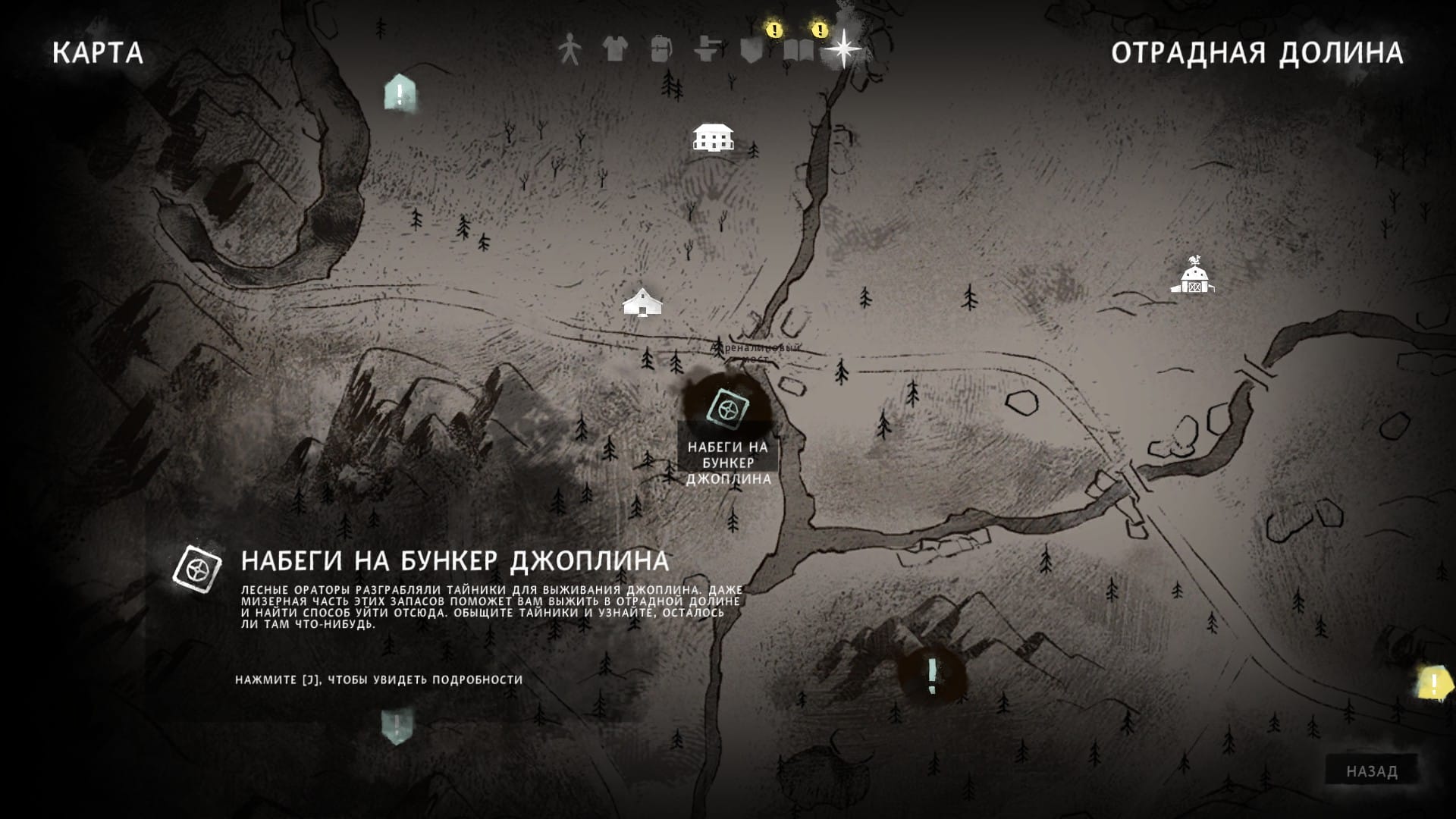Click the bottom-left teal exclamation marker
The width and height of the screenshot is (1456, 819).
tap(397, 725)
